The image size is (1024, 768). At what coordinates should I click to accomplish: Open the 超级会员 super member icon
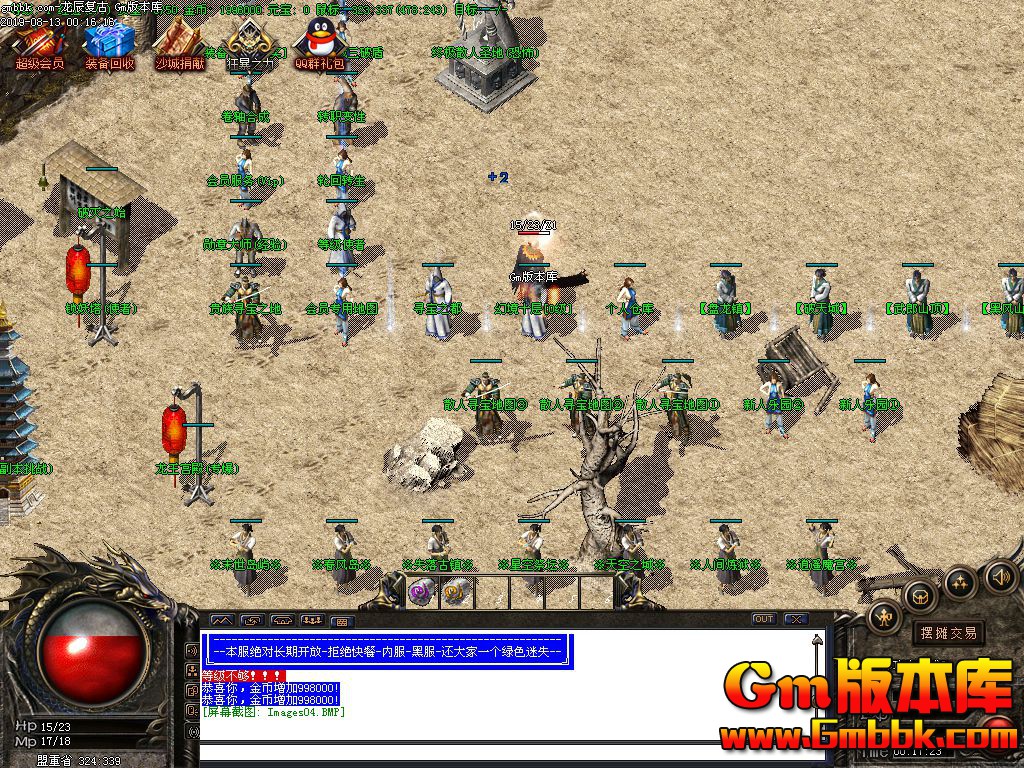click(40, 45)
